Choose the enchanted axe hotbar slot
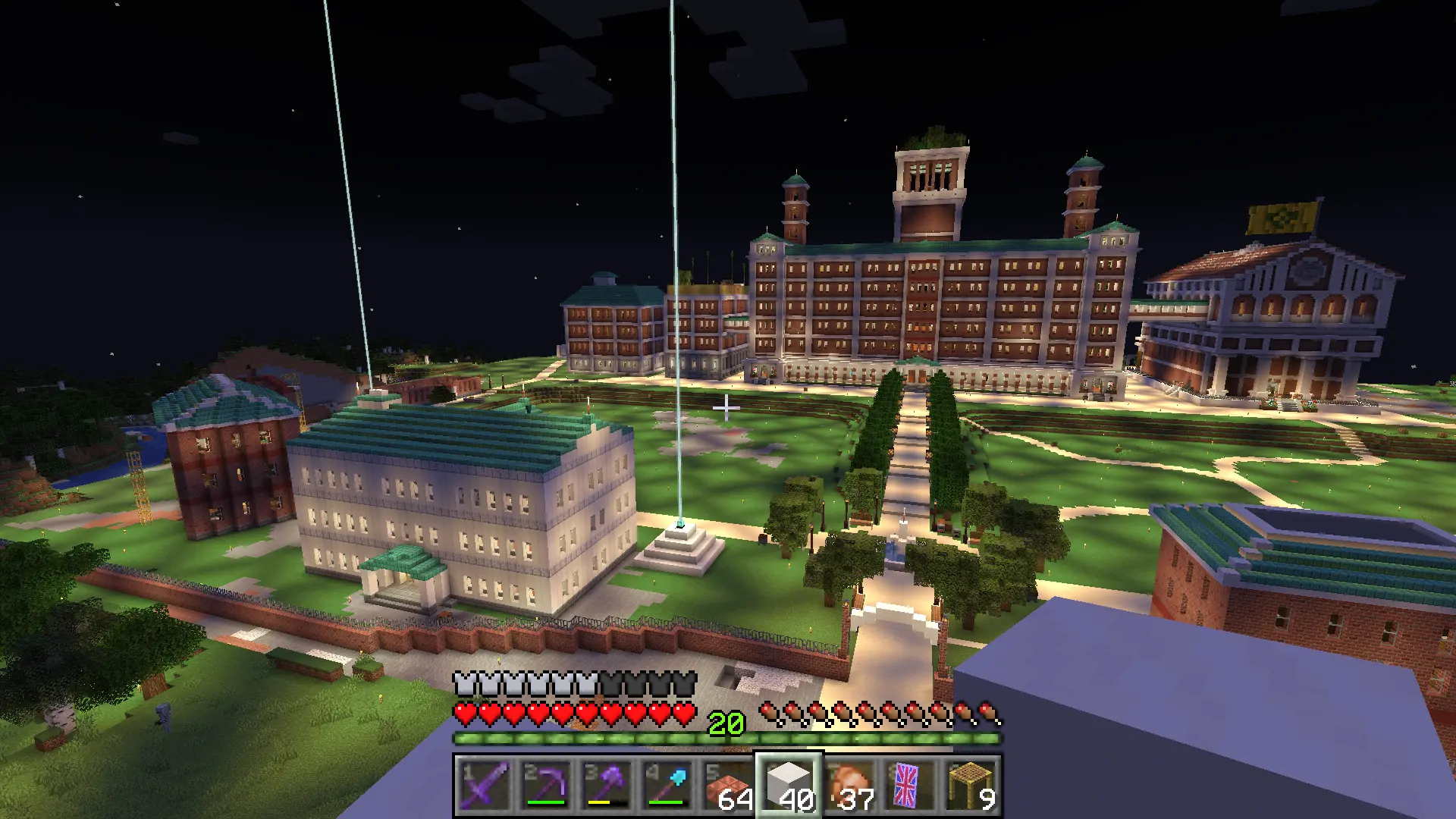The height and width of the screenshot is (819, 1456). [607, 786]
